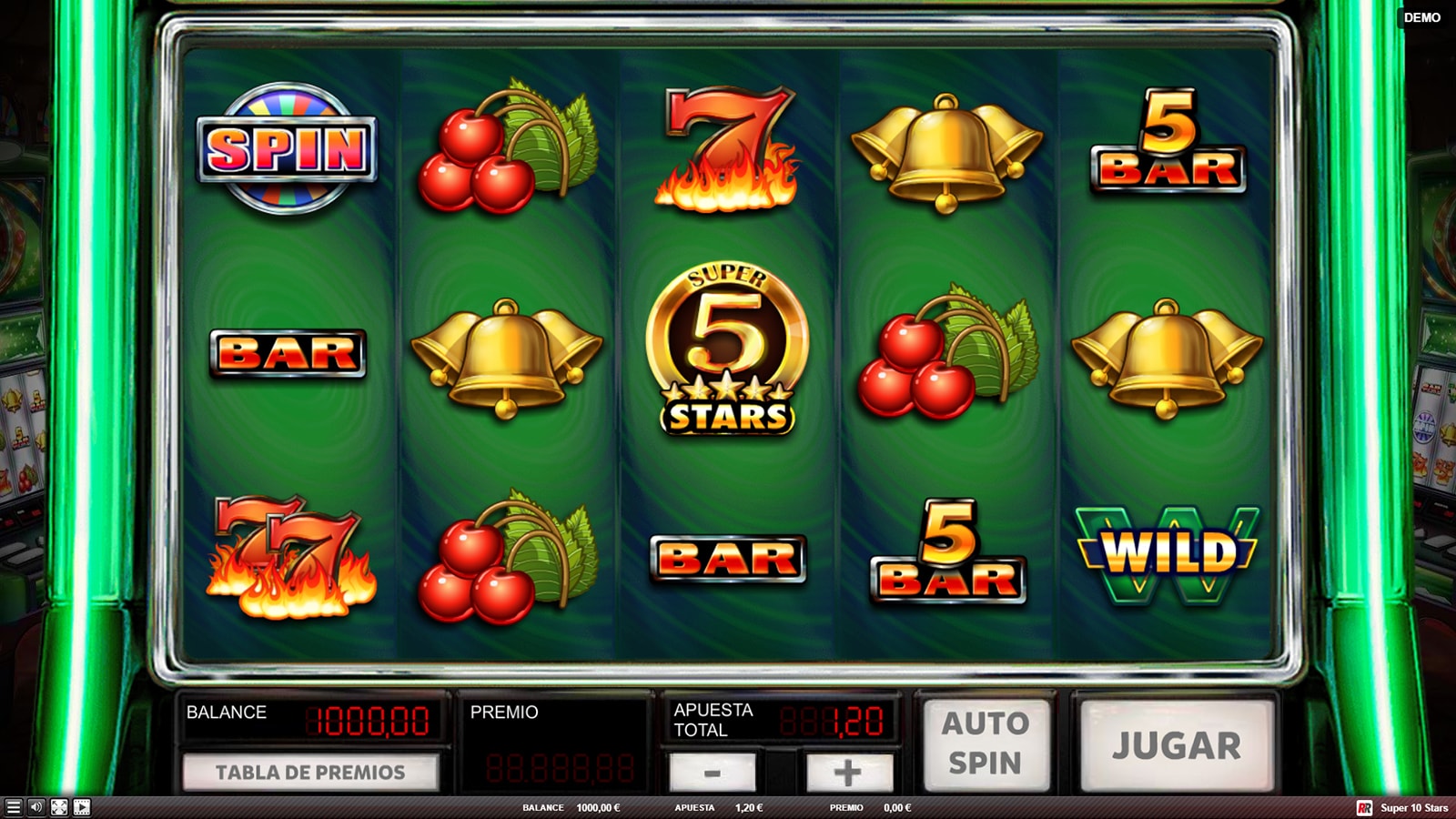The width and height of the screenshot is (1456, 819).
Task: Click the film-strip play icon
Action: tap(82, 807)
